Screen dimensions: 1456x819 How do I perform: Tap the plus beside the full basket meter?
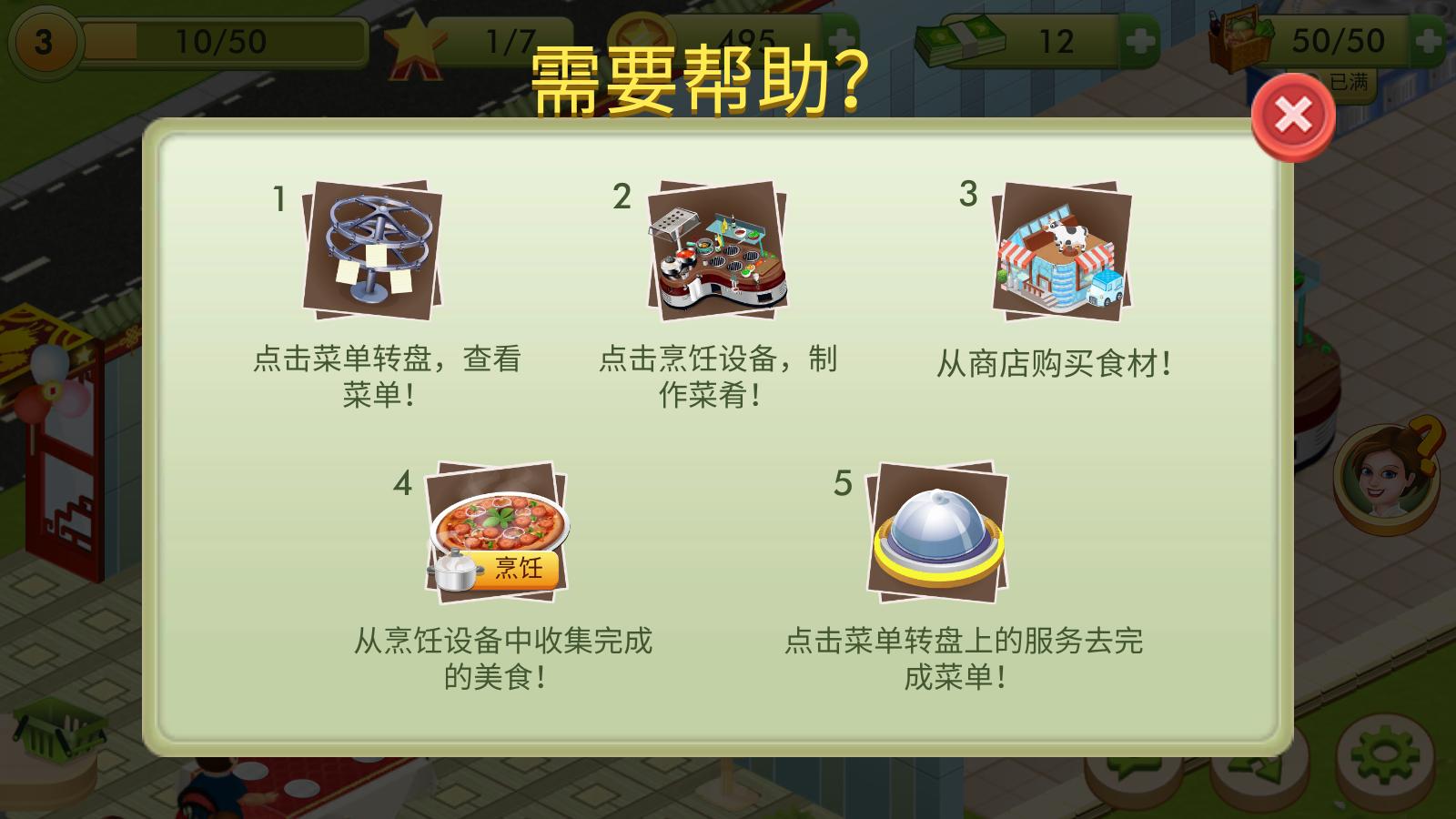[x=1425, y=38]
